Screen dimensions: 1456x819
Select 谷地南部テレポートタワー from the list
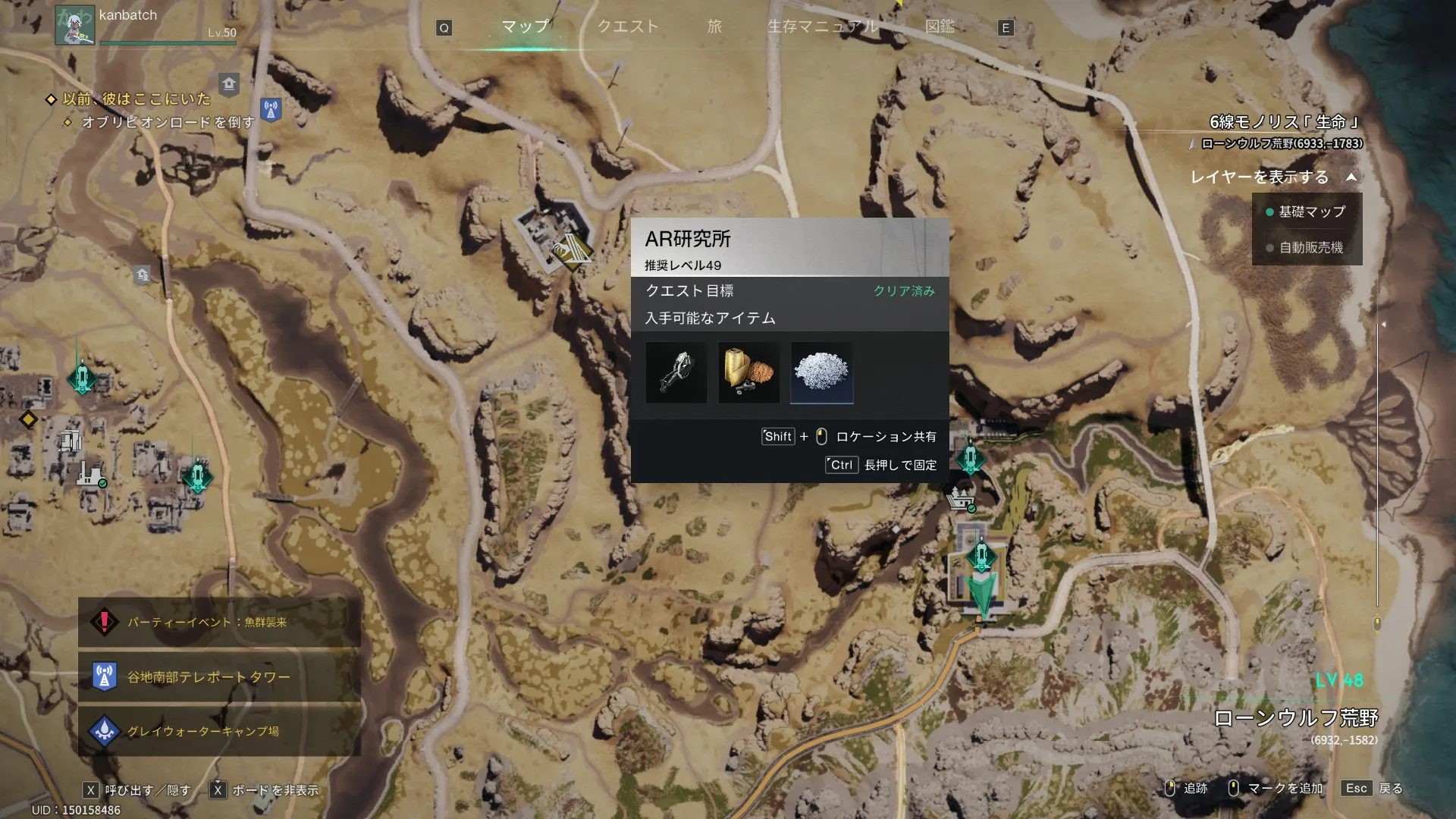point(219,677)
